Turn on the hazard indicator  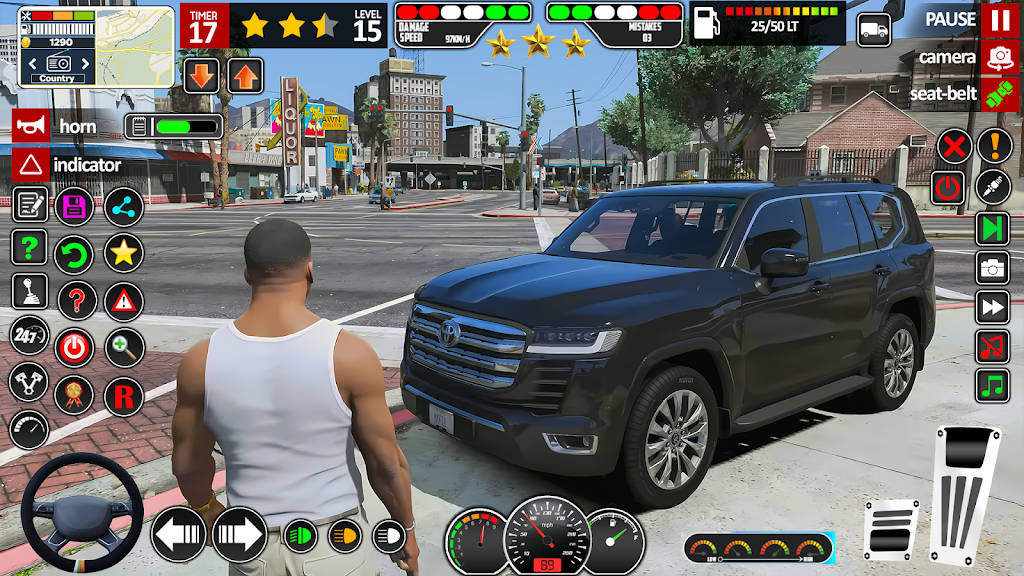30,164
